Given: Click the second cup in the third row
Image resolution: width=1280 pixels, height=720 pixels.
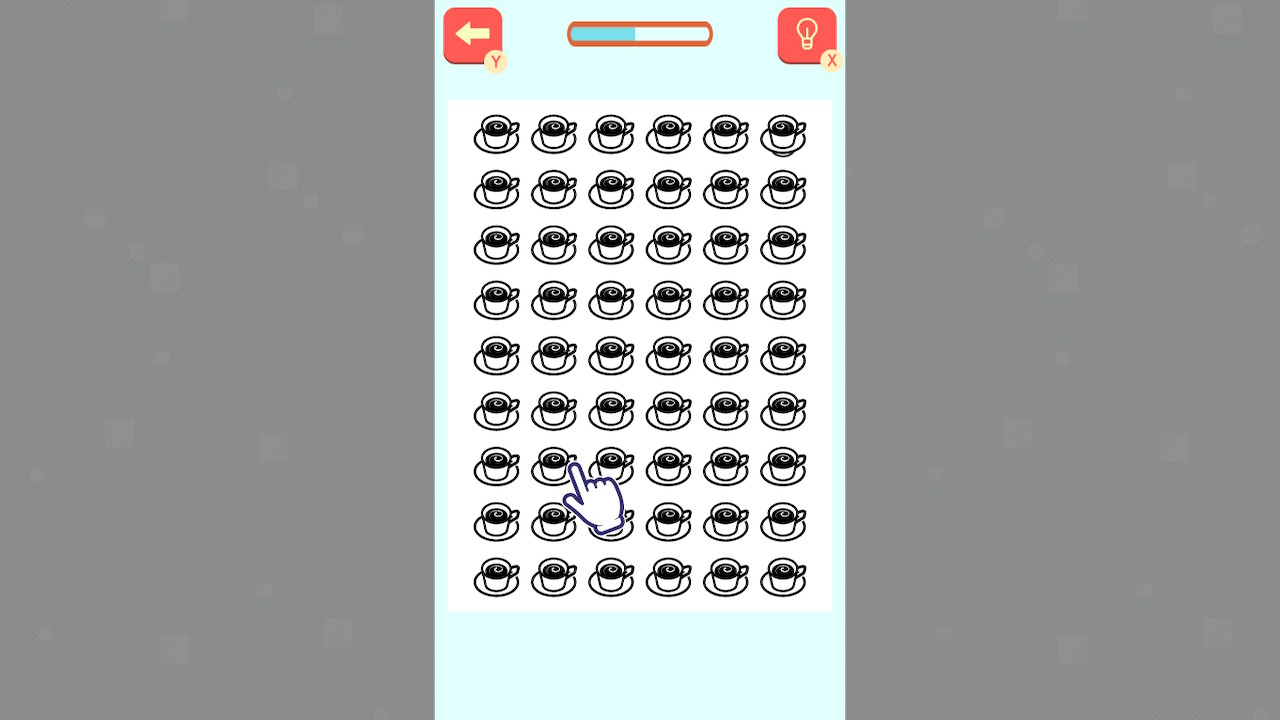Looking at the screenshot, I should [553, 246].
